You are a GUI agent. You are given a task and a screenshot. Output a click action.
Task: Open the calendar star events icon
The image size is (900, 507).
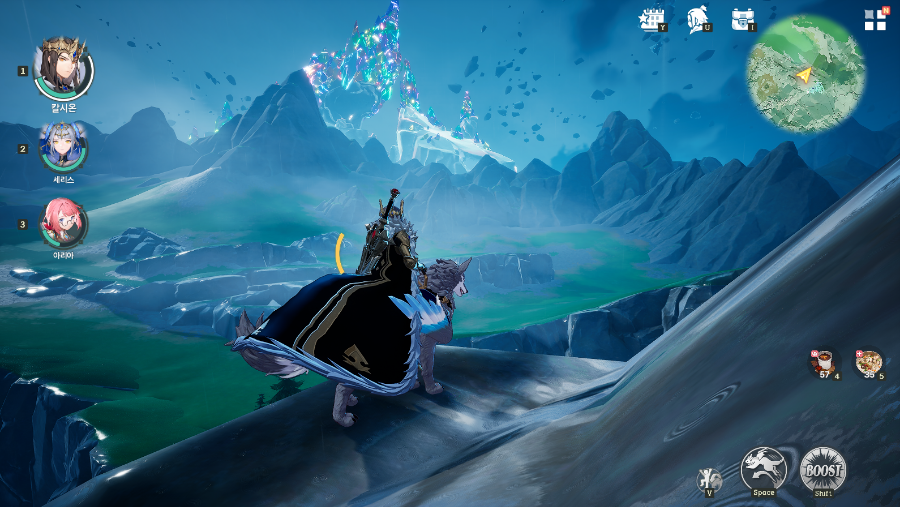pyautogui.click(x=653, y=19)
